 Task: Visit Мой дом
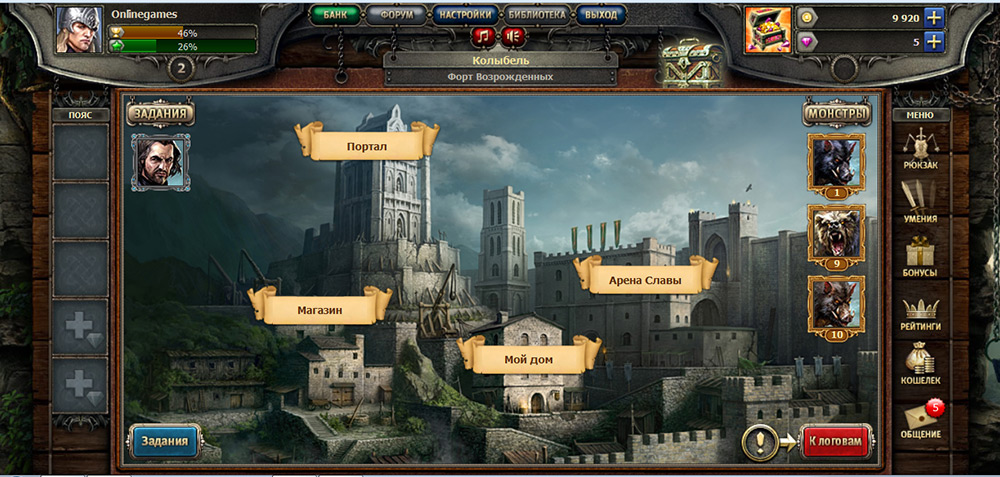[x=529, y=359]
